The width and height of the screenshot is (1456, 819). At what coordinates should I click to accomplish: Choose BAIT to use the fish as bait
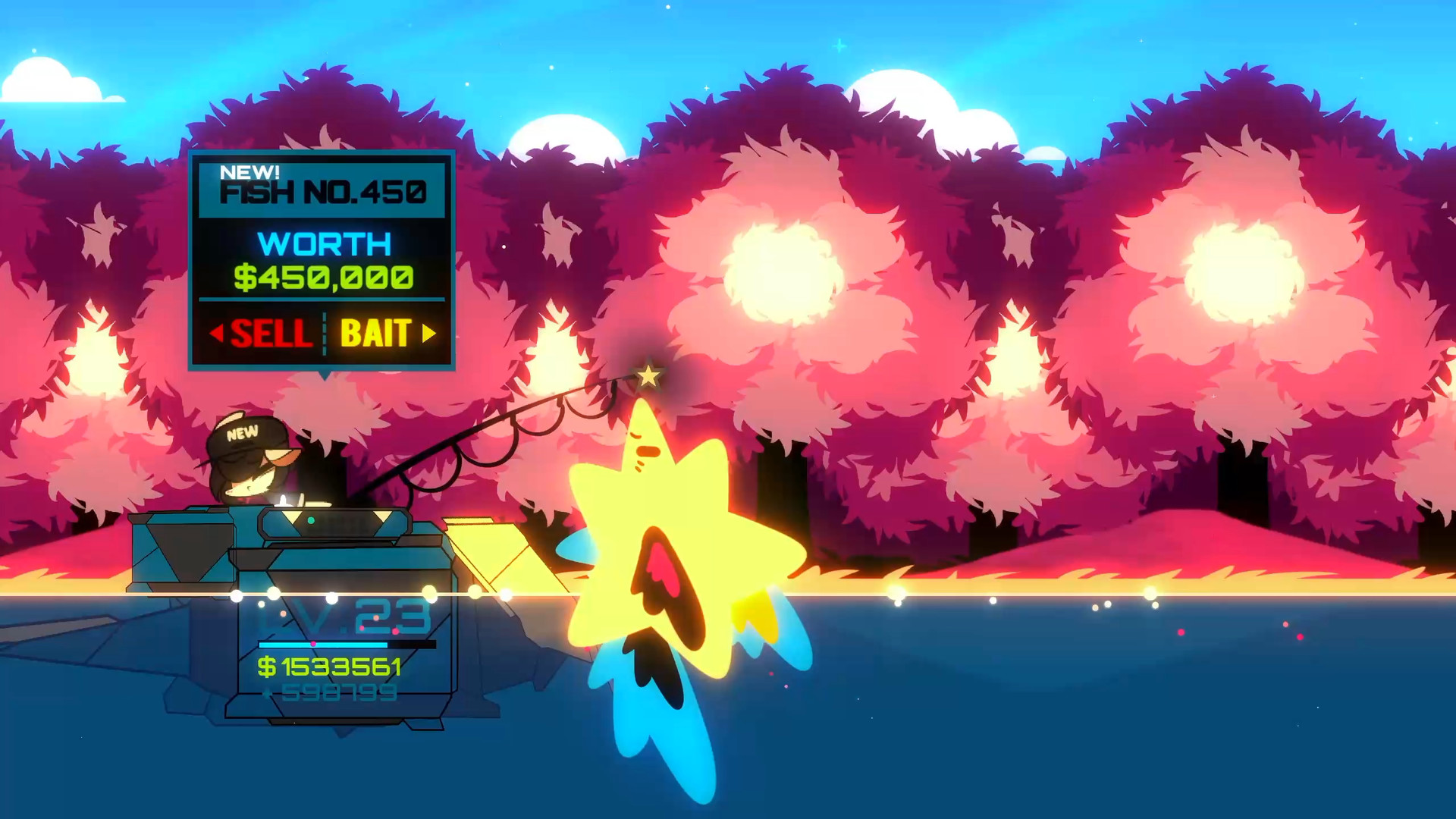(x=377, y=334)
